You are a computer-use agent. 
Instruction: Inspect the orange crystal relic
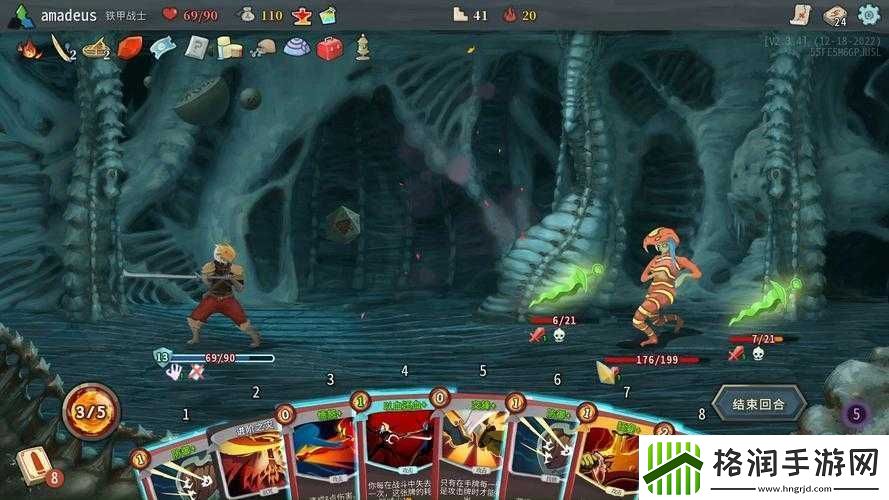[x=130, y=47]
